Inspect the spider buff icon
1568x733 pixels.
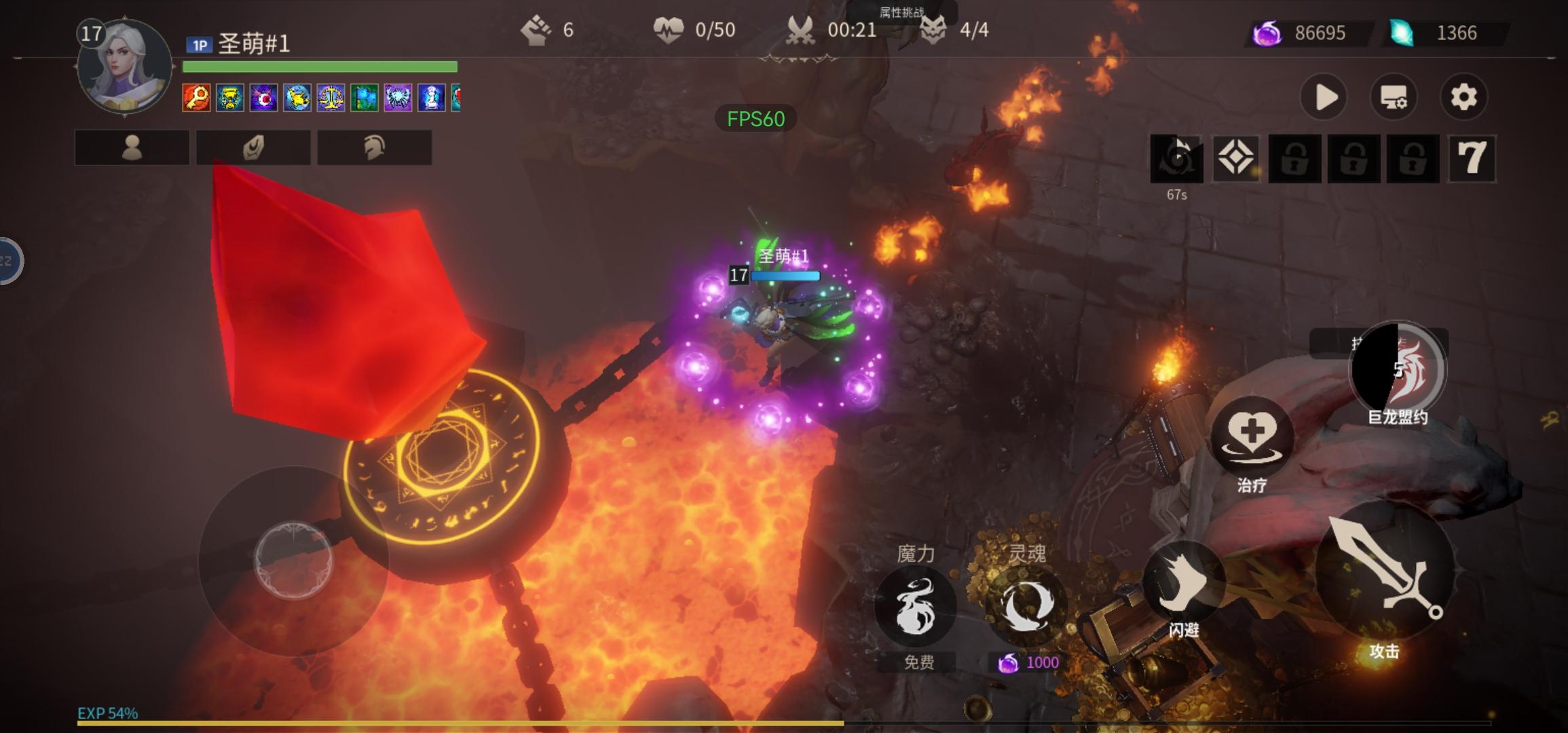point(398,98)
